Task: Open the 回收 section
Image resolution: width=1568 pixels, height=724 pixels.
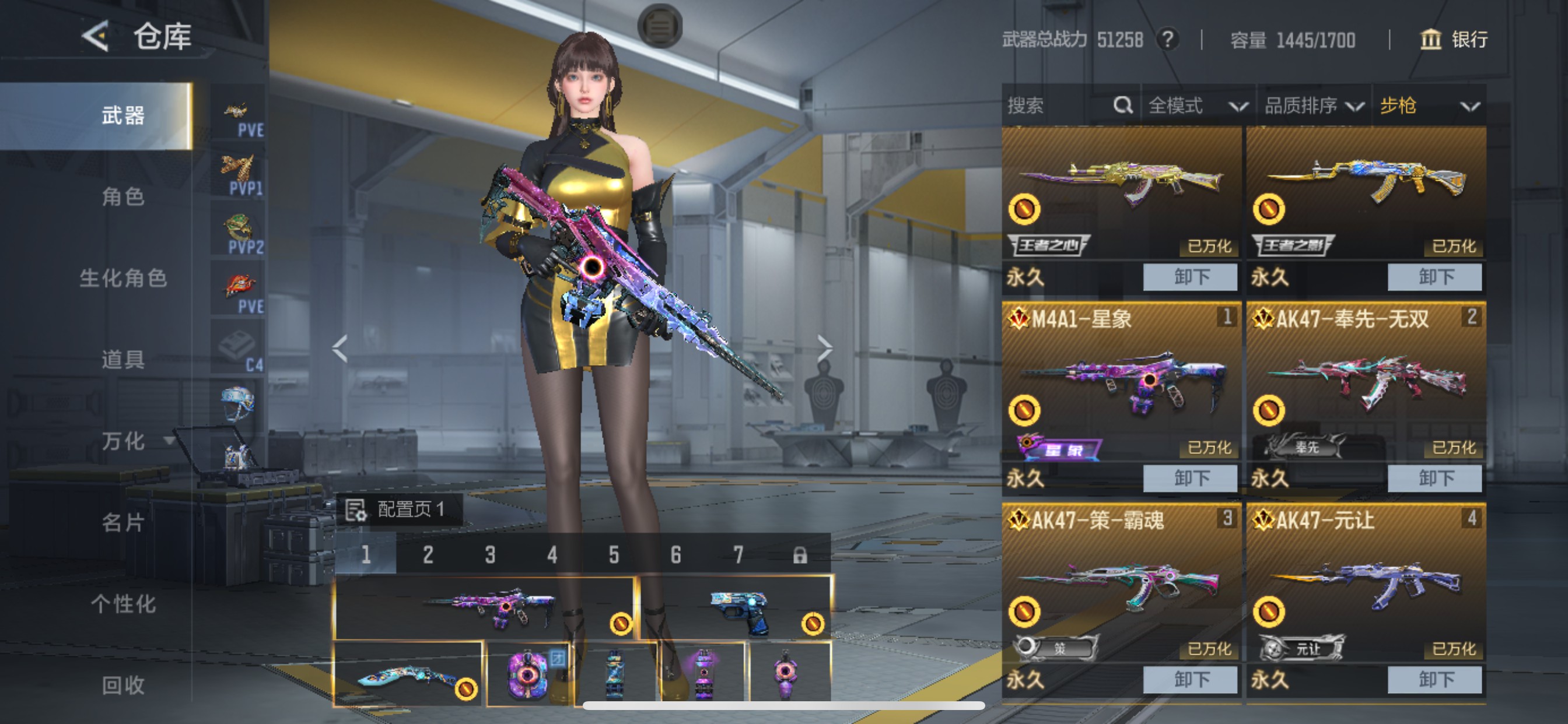Action: coord(123,685)
